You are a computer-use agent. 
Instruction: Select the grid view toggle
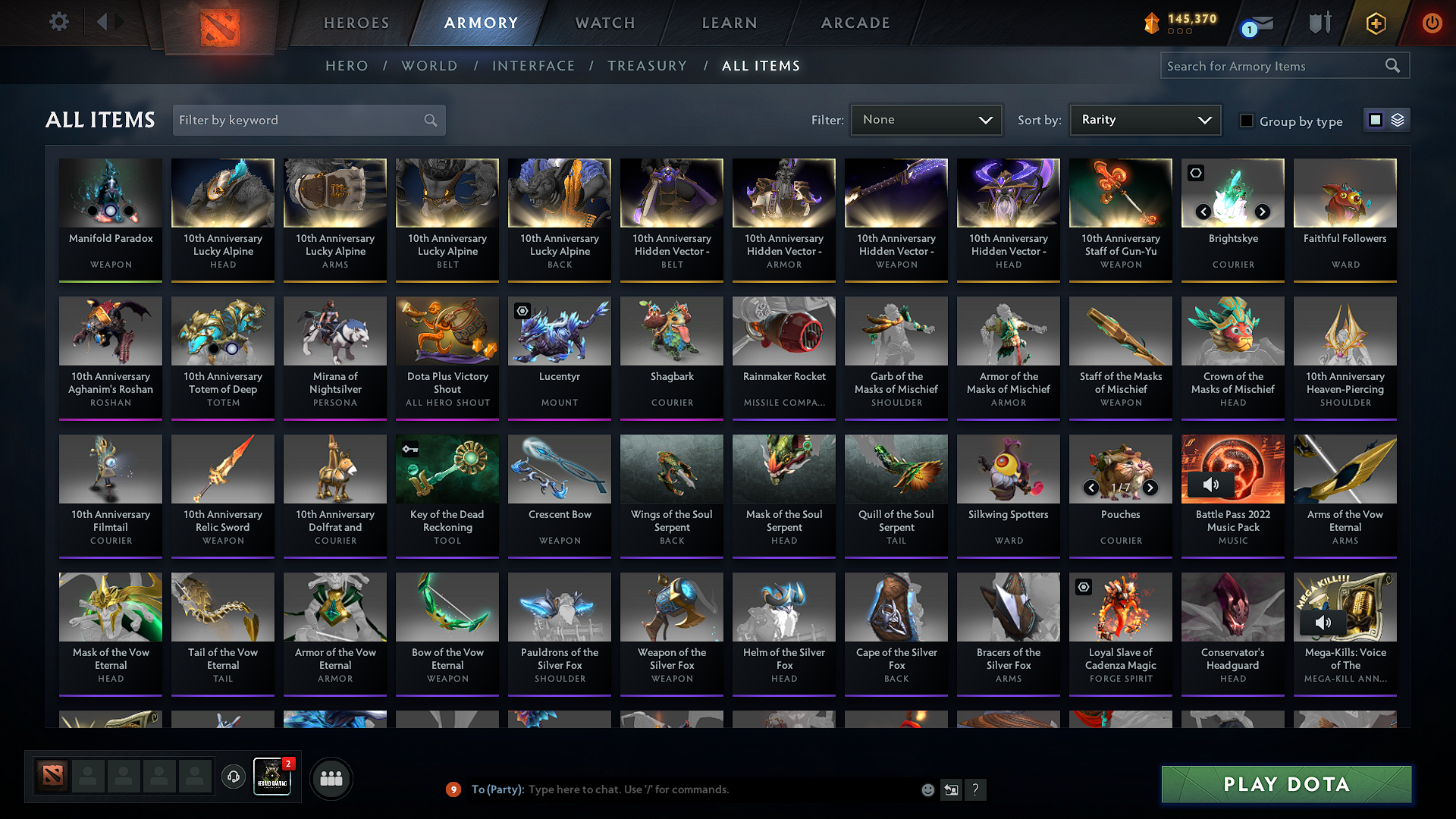pos(1375,119)
